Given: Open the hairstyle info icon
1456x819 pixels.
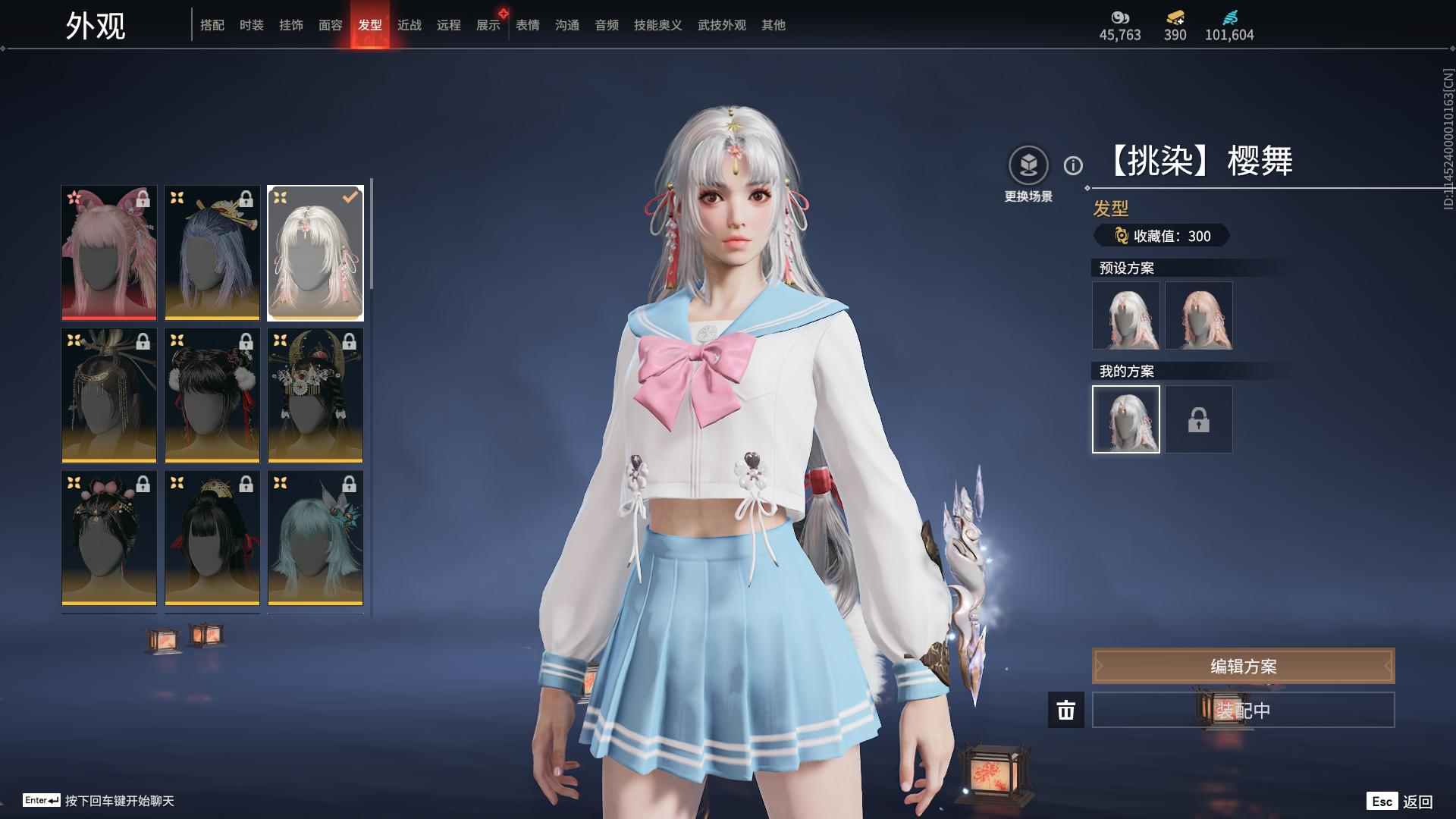Looking at the screenshot, I should pos(1073,165).
